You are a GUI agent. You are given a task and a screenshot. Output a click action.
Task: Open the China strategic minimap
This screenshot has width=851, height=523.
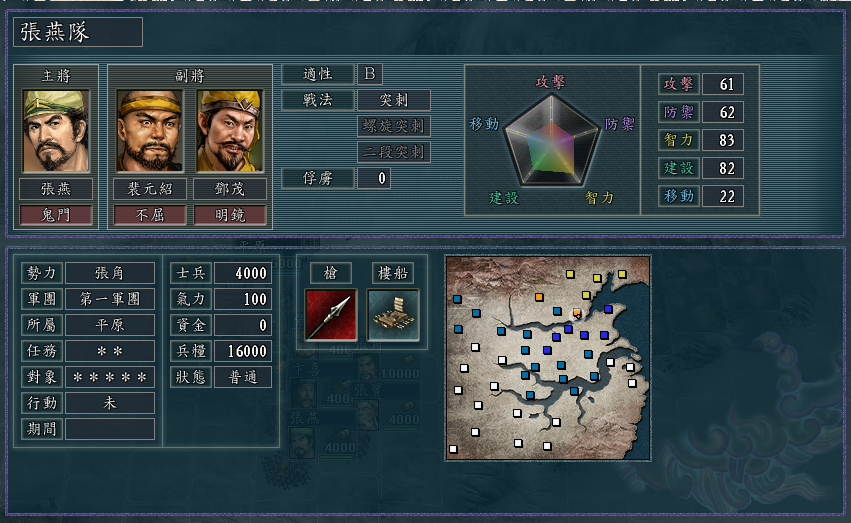pyautogui.click(x=547, y=357)
